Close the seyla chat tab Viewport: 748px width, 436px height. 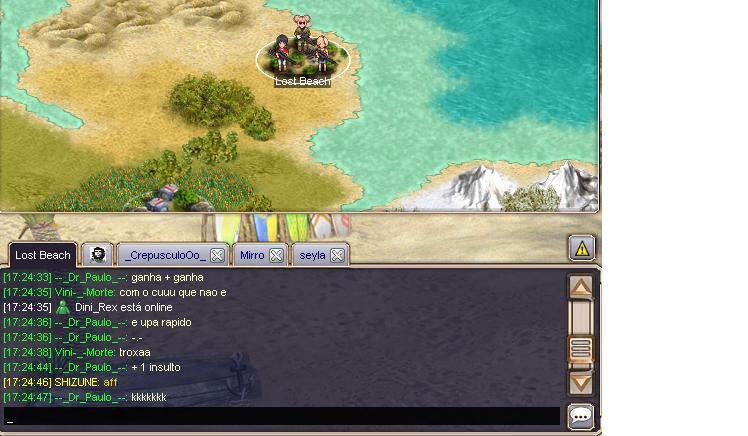pos(338,255)
